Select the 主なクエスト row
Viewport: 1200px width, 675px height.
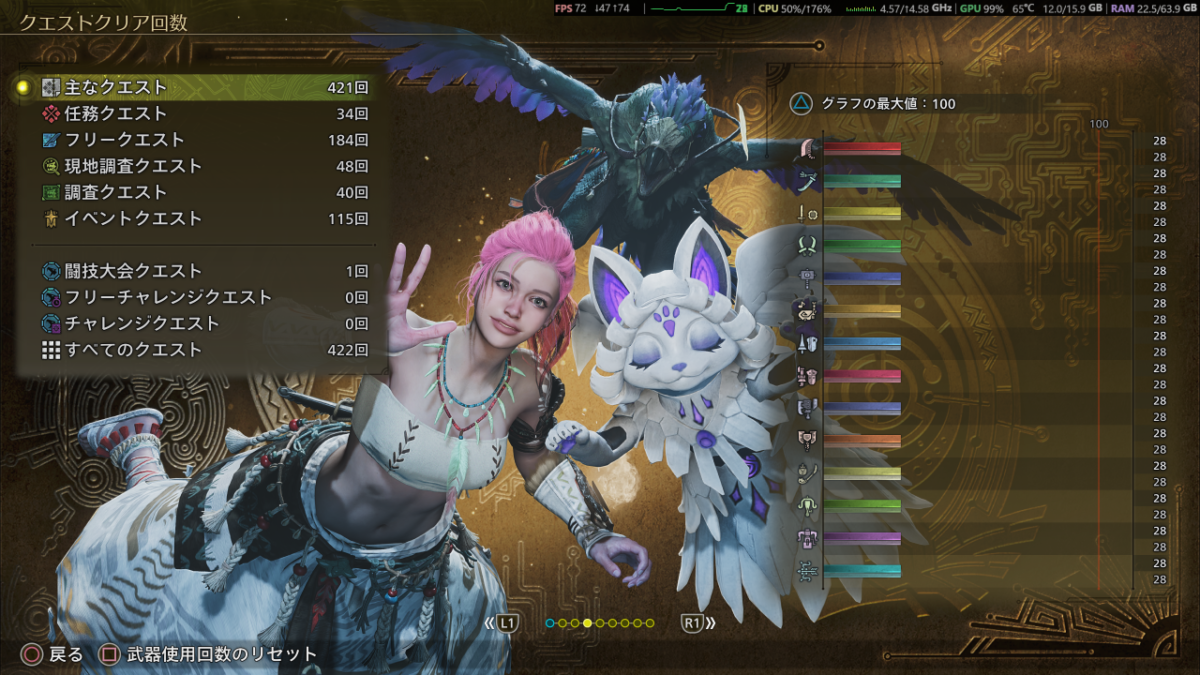click(x=200, y=88)
